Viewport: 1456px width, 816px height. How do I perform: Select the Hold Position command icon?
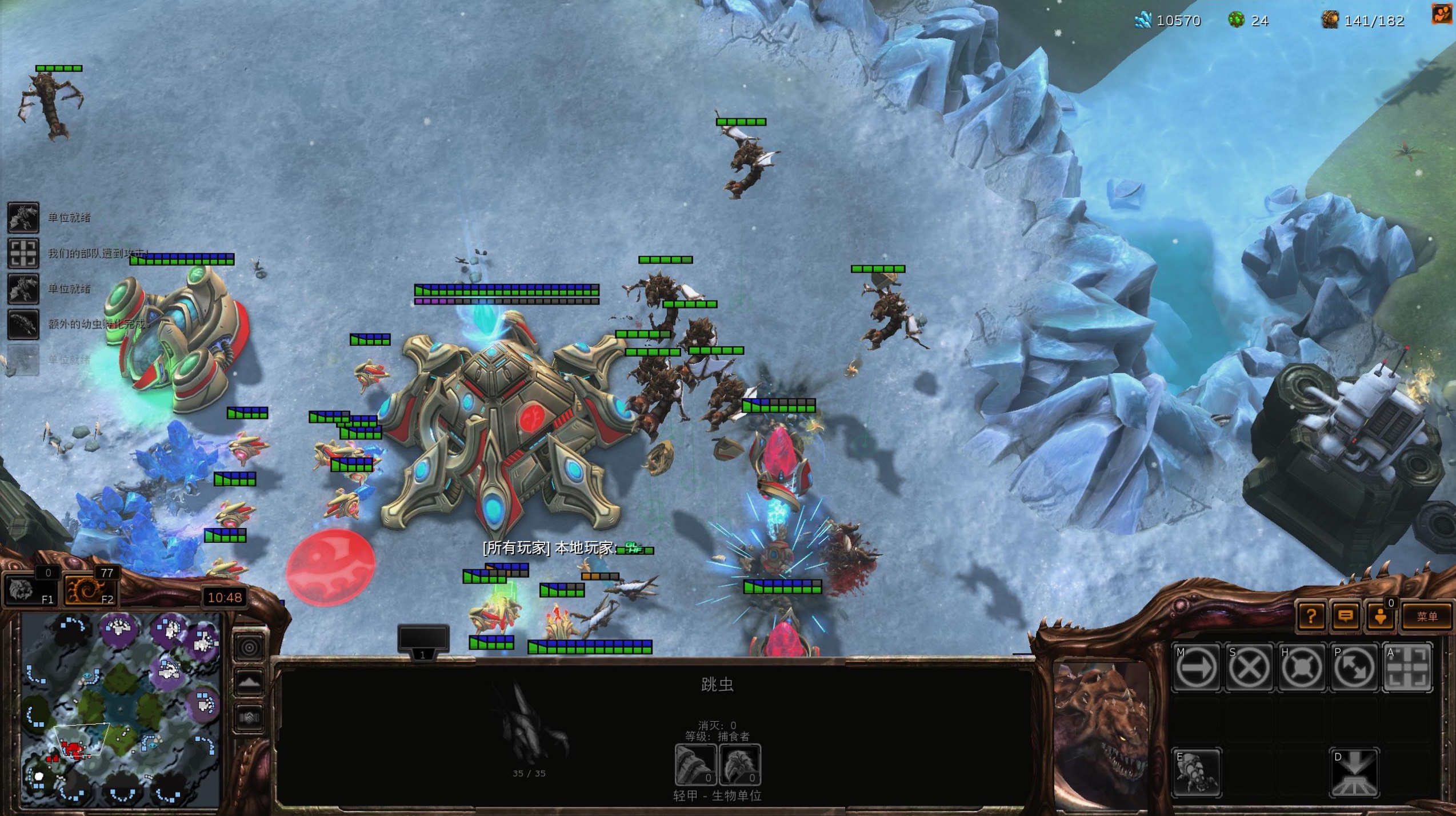1301,667
